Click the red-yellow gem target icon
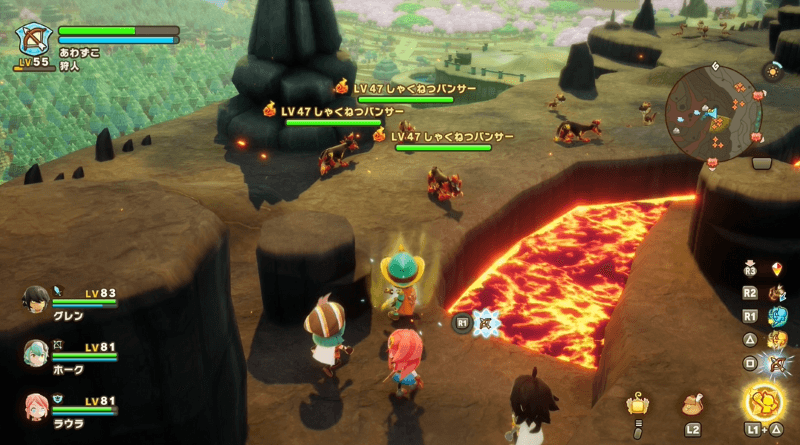Image resolution: width=800 pixels, height=445 pixels. [x=777, y=268]
